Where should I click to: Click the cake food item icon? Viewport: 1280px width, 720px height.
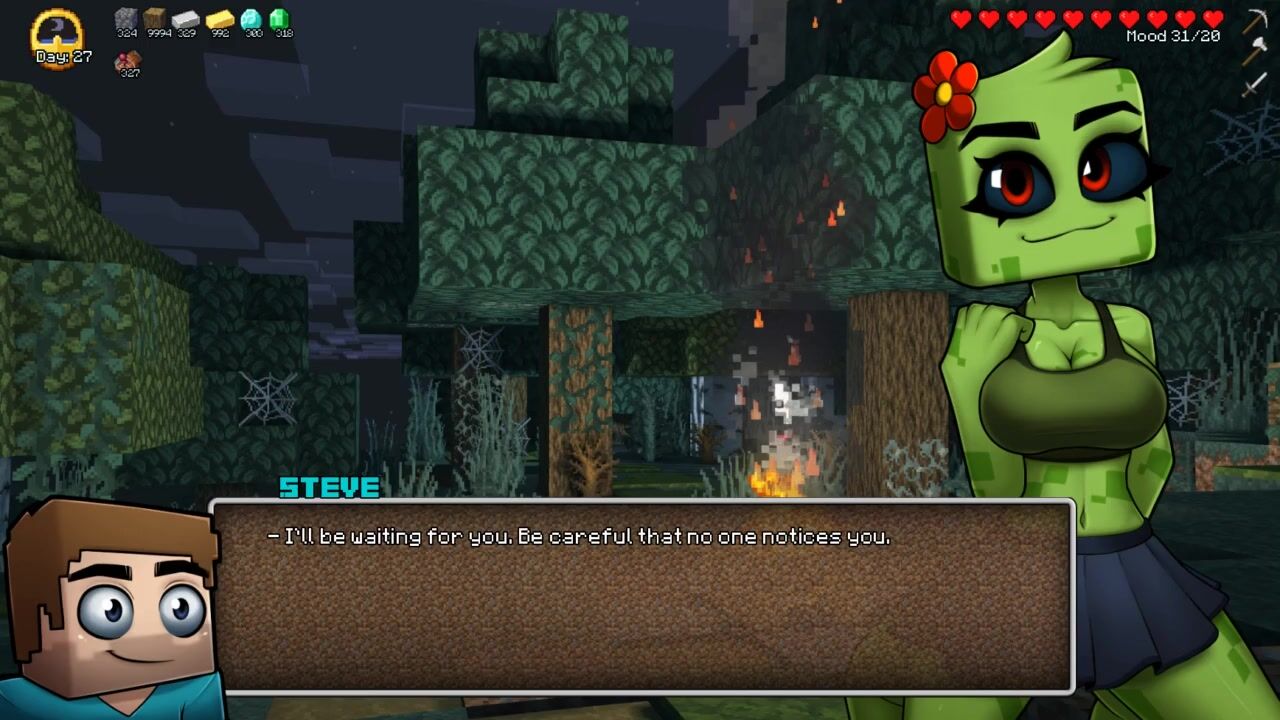pos(128,61)
